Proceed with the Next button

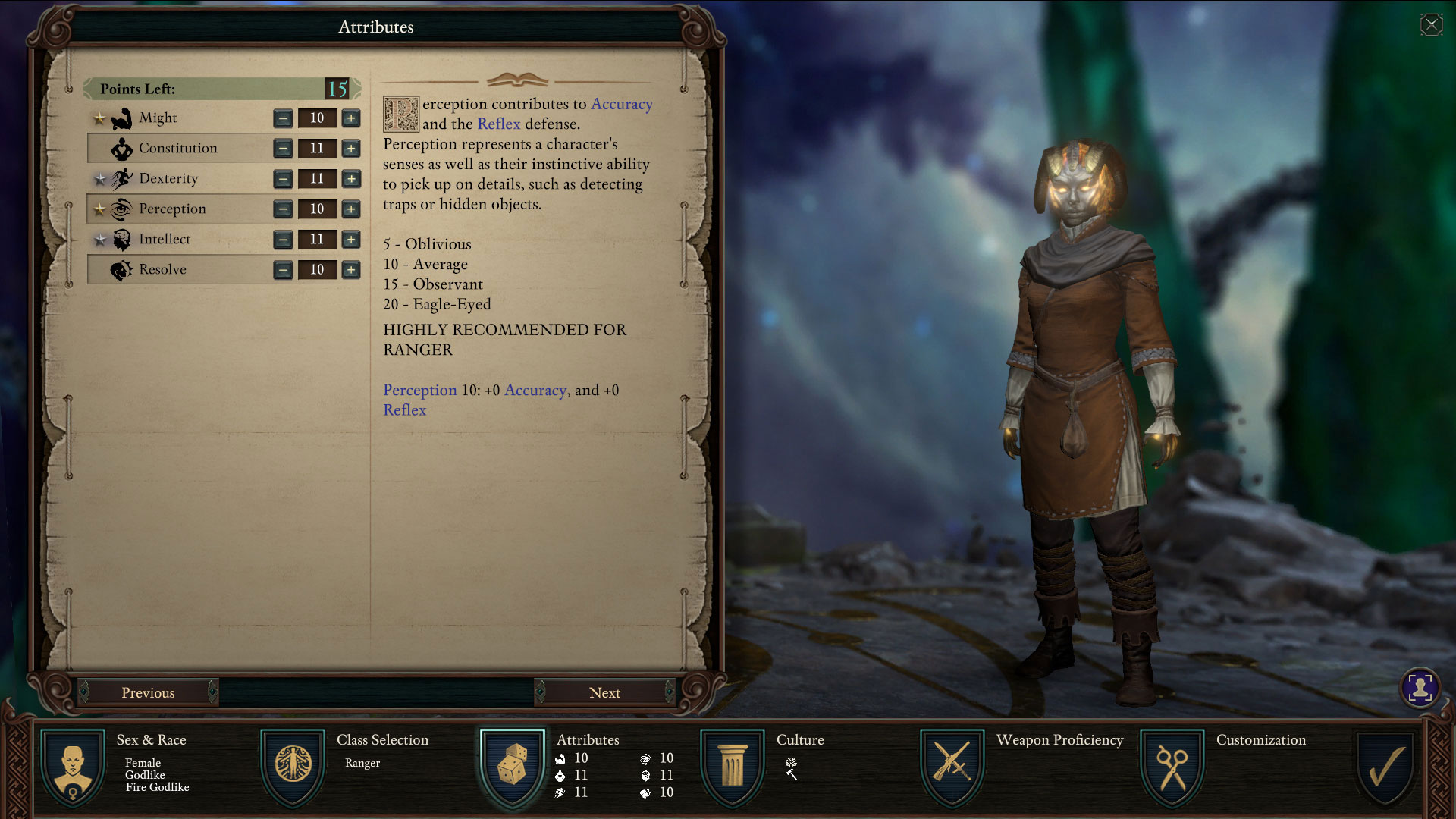point(604,692)
